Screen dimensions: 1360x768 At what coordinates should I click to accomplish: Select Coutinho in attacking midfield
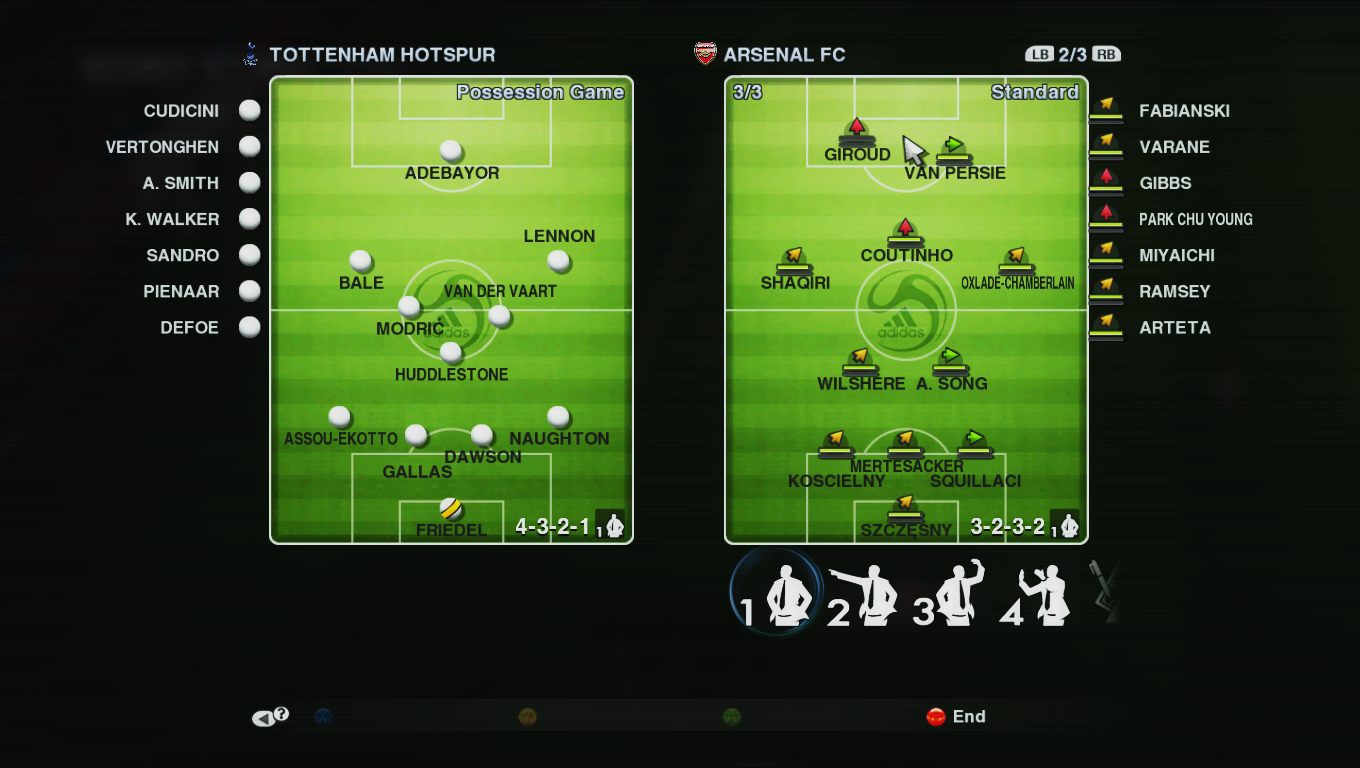pos(905,232)
